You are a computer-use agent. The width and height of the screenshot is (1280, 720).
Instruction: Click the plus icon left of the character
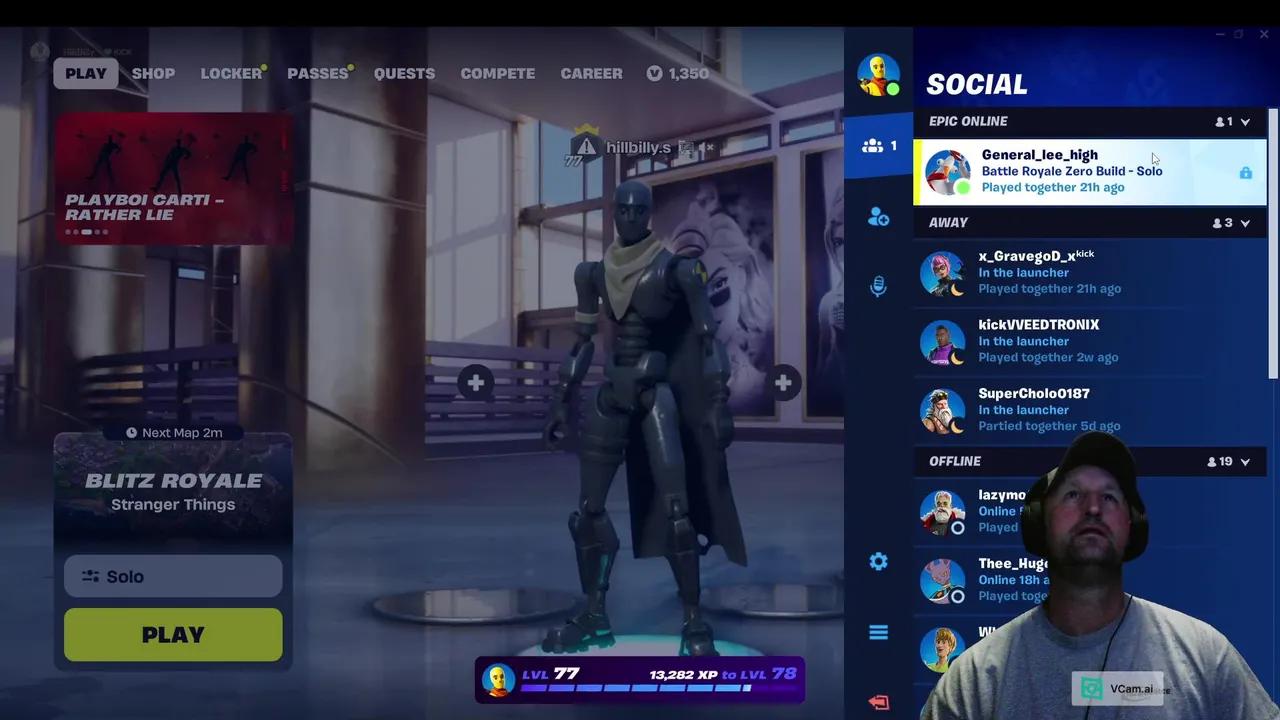(475, 382)
